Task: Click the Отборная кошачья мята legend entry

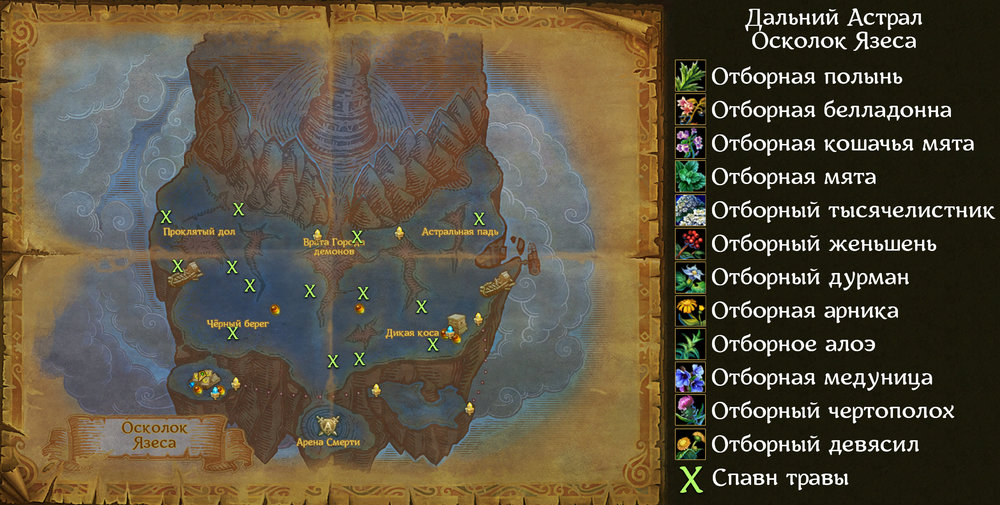Action: click(842, 143)
